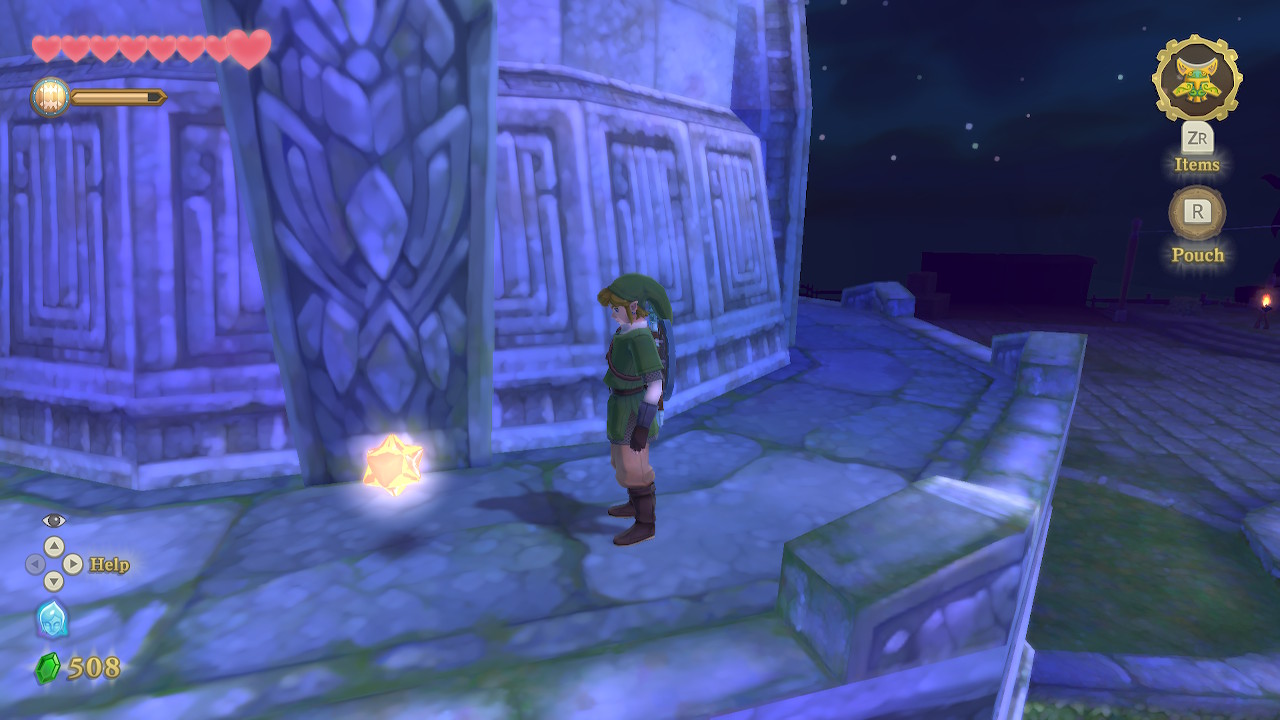Select the equipped Beetle item icon
Image resolution: width=1280 pixels, height=720 pixels.
1197,79
